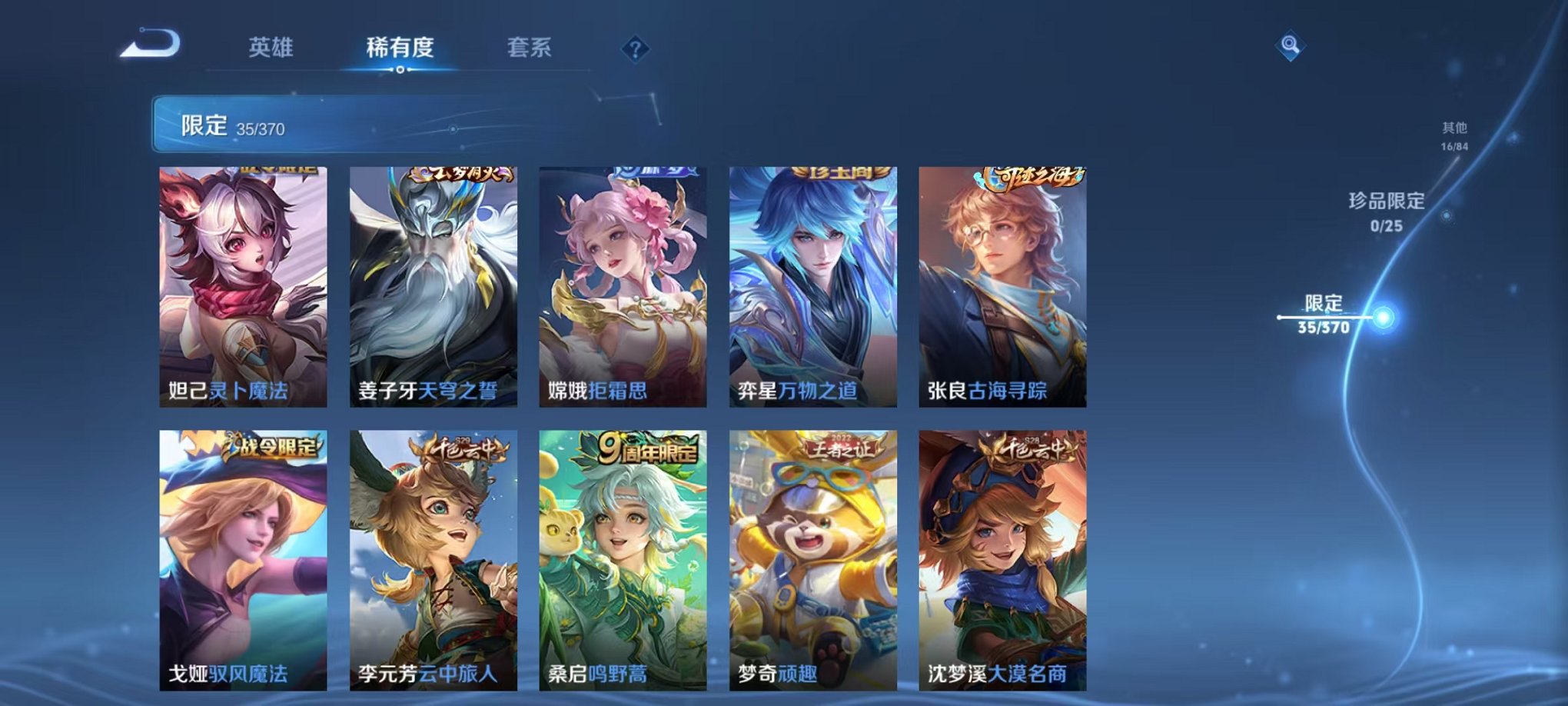This screenshot has width=1568, height=706.
Task: Open the help question mark icon
Action: click(x=633, y=48)
